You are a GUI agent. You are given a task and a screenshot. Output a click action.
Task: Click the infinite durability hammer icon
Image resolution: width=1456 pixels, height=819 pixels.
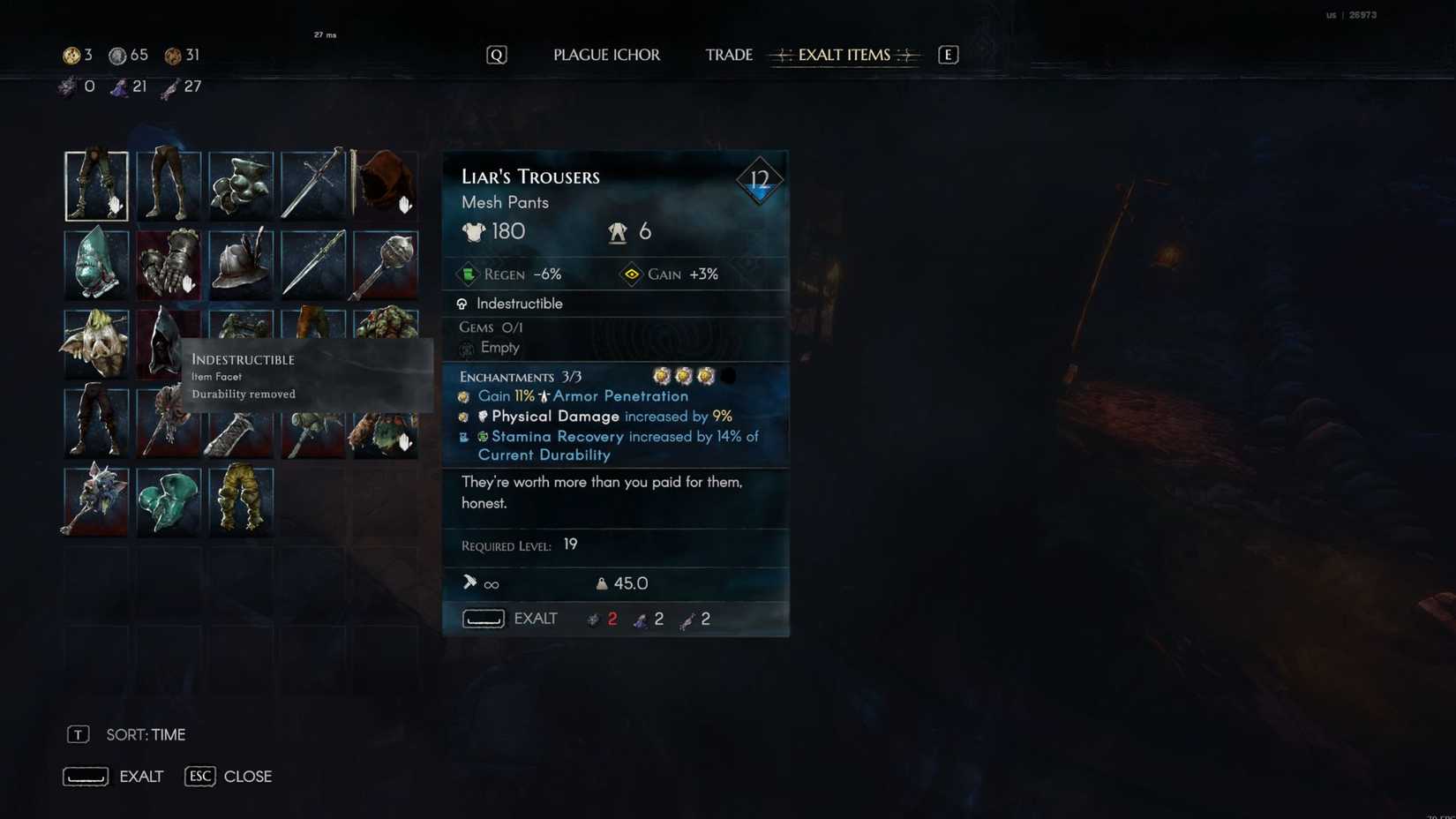[468, 583]
